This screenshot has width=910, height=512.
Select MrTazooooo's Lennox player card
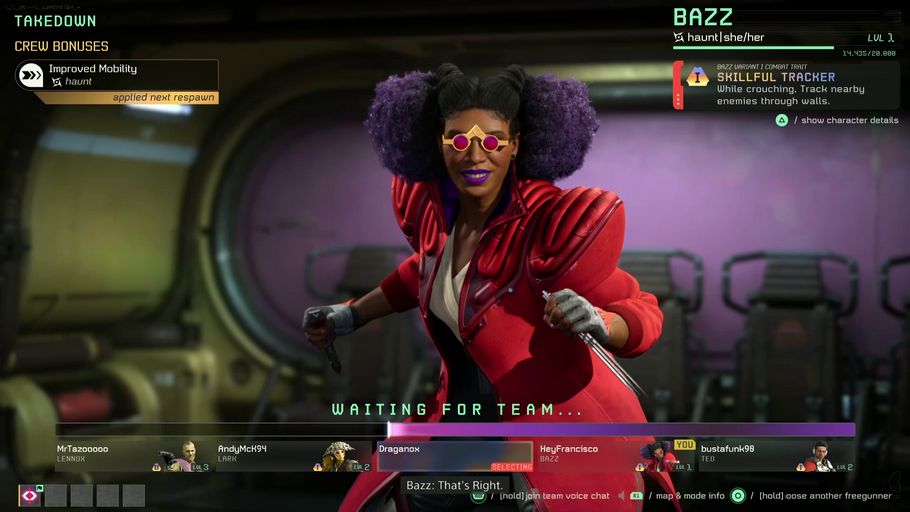click(x=133, y=456)
